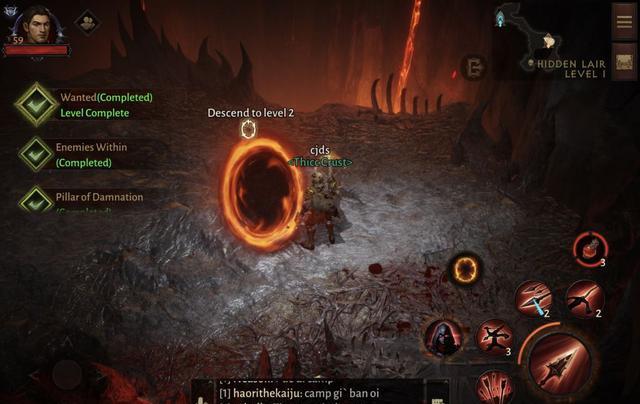The image size is (640, 404).
Task: Tap the fiery portal interact button
Action: pyautogui.click(x=464, y=268)
